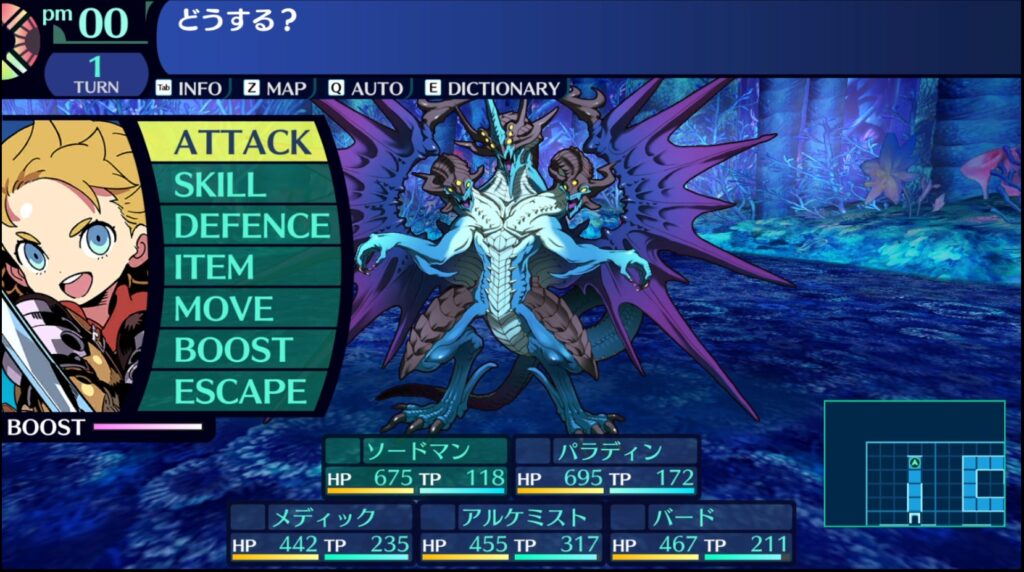Pick the バード party panel
The height and width of the screenshot is (572, 1024).
pyautogui.click(x=701, y=532)
